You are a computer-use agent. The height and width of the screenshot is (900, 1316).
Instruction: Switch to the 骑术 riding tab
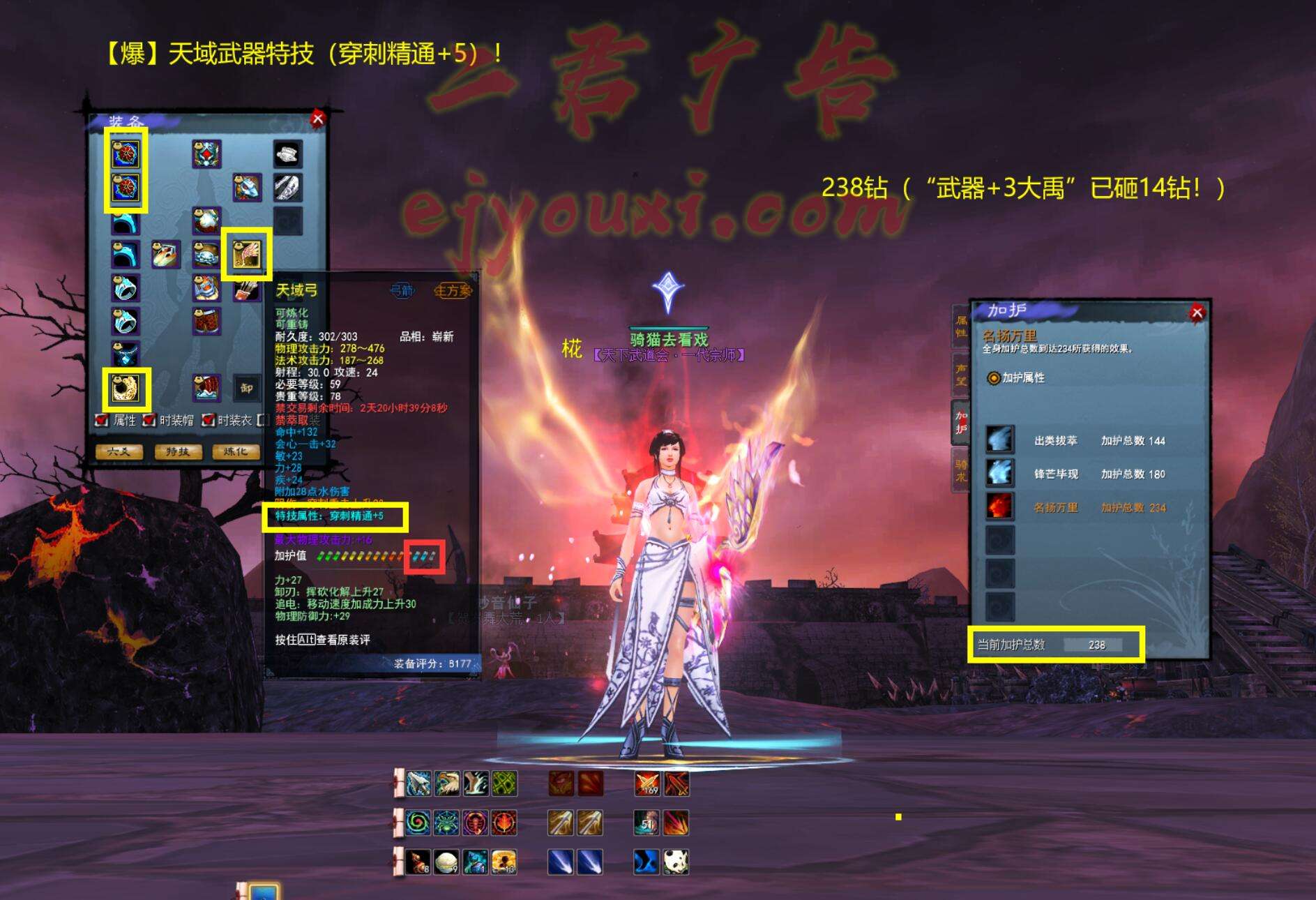pos(961,470)
